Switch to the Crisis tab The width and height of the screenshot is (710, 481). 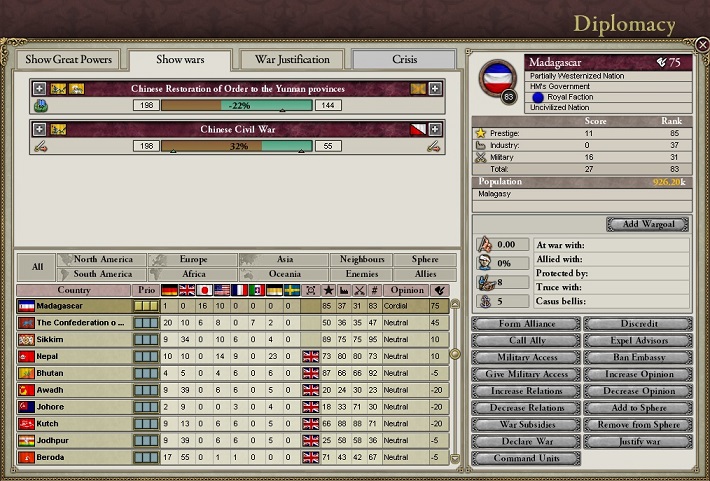(x=404, y=59)
